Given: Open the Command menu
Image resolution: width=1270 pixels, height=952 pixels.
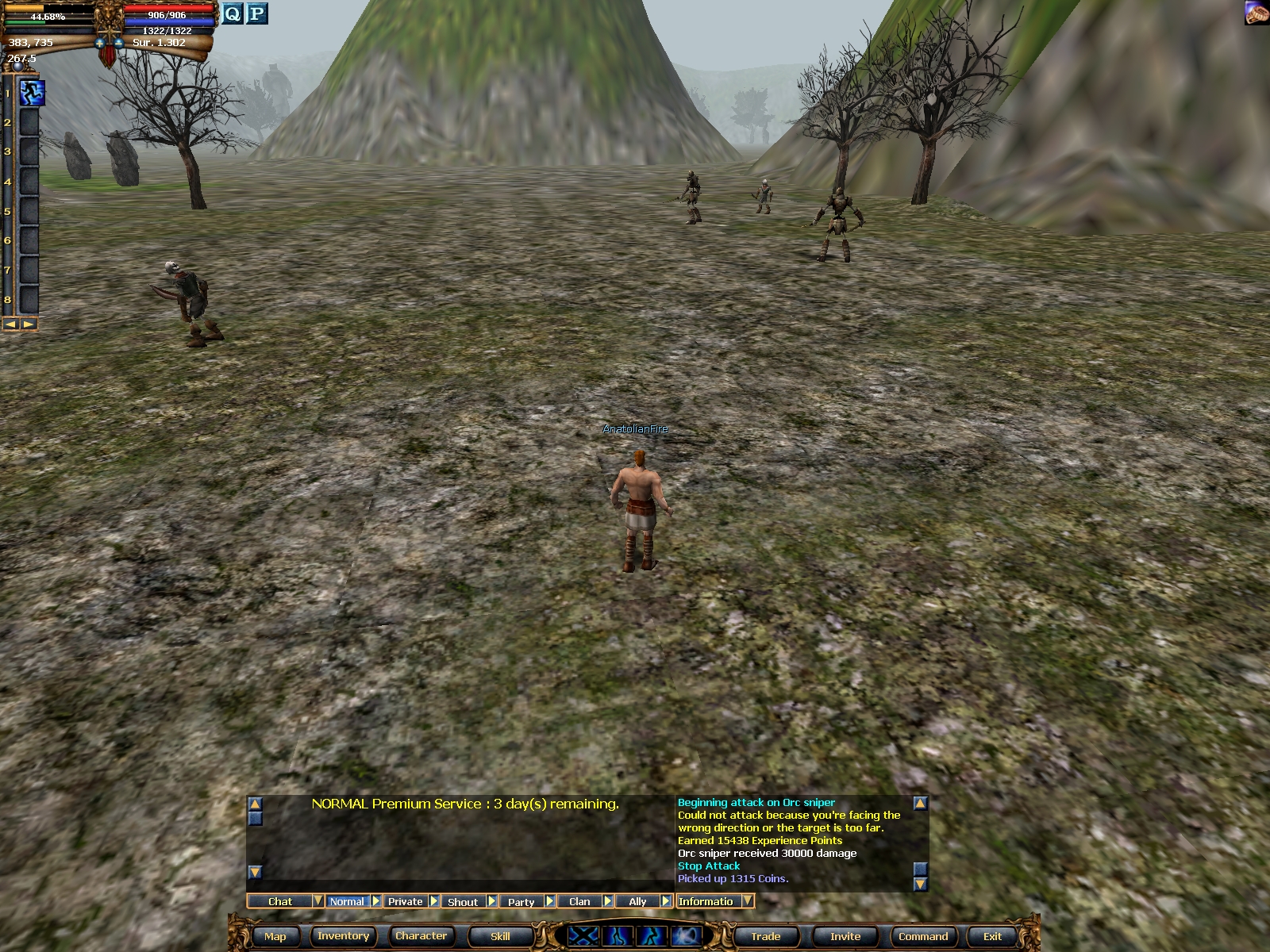Looking at the screenshot, I should click(x=922, y=936).
